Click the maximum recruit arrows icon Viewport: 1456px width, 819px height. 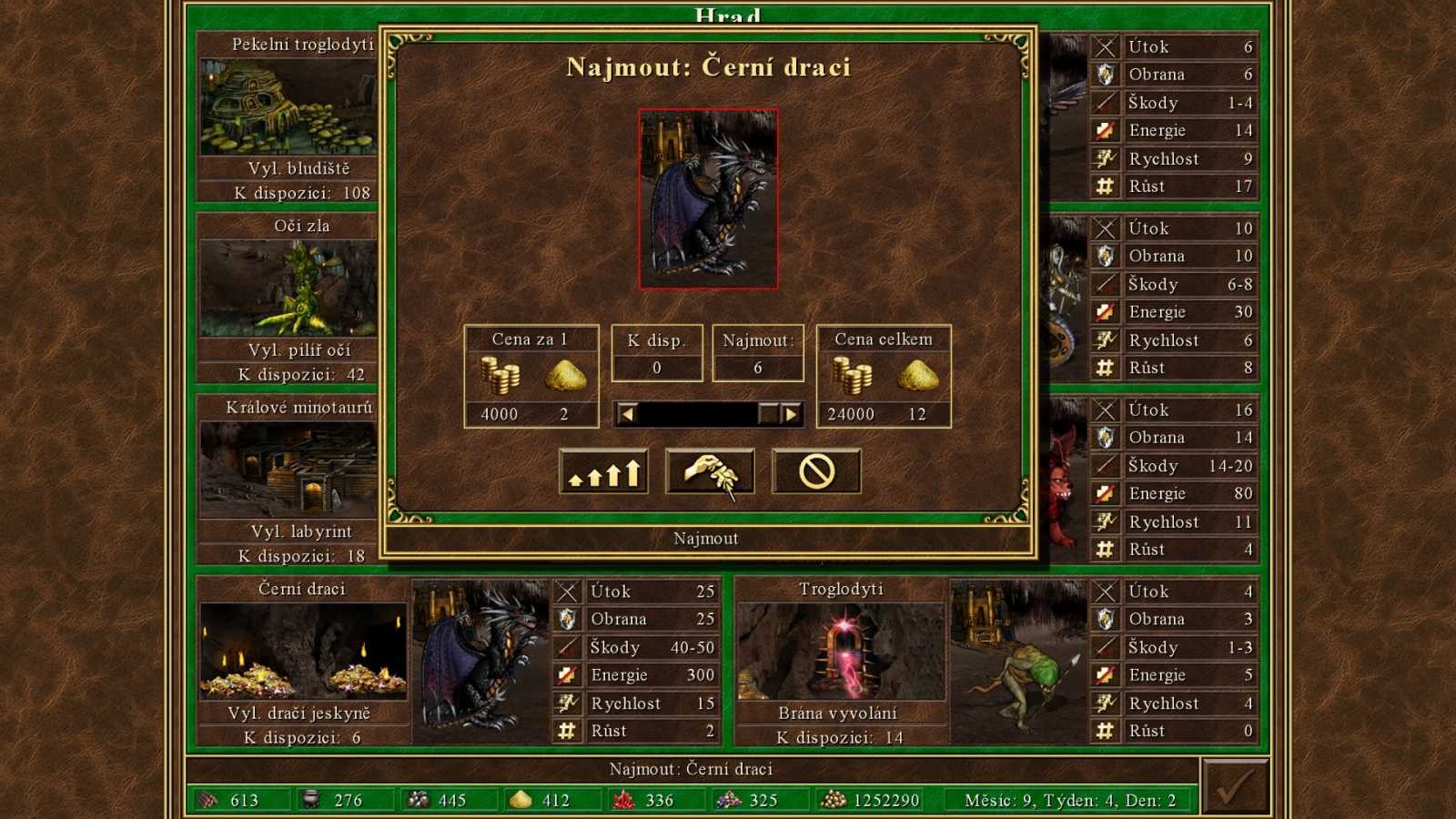(x=603, y=470)
